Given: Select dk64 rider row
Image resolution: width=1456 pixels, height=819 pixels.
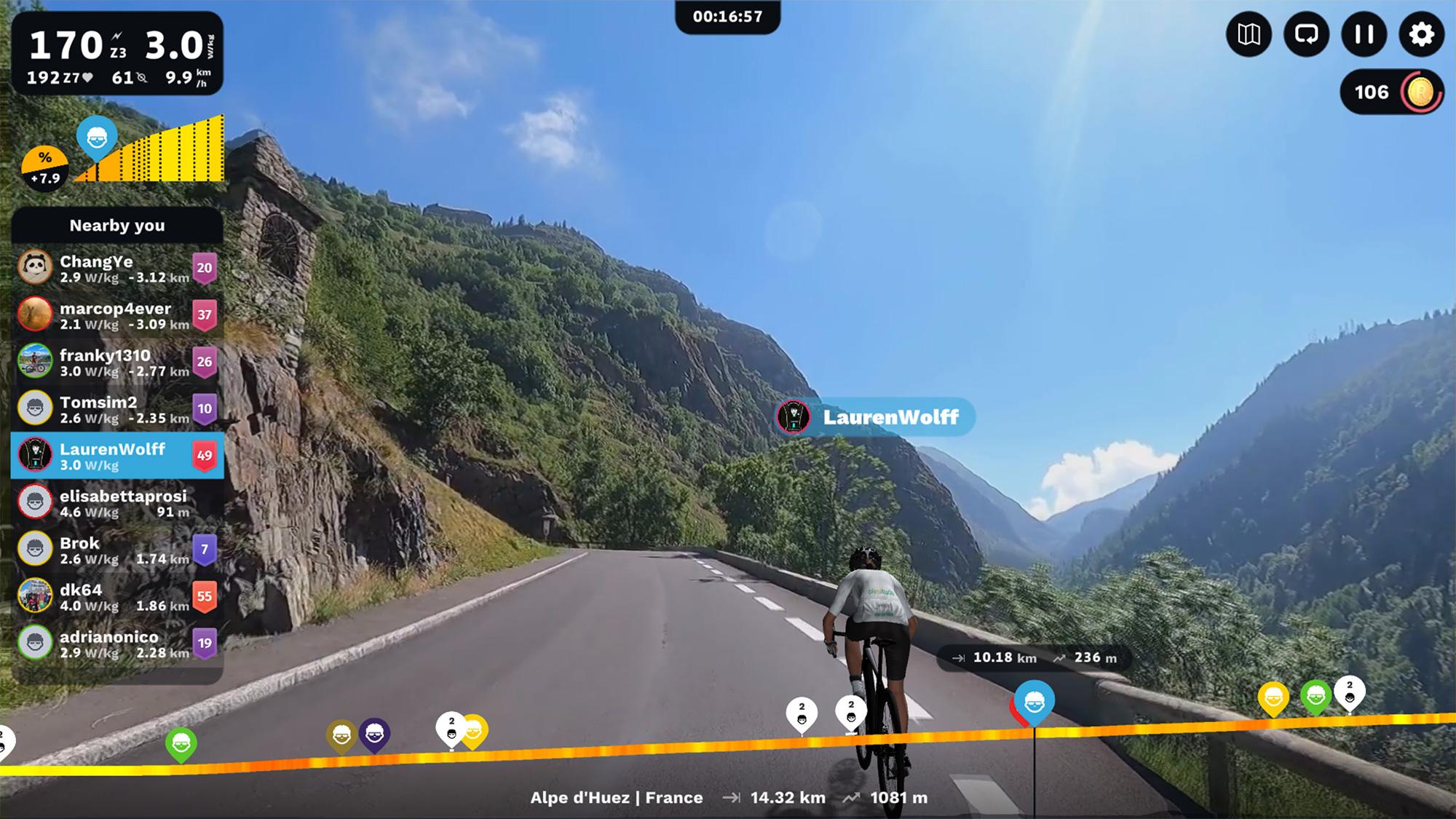Looking at the screenshot, I should coord(116,596).
